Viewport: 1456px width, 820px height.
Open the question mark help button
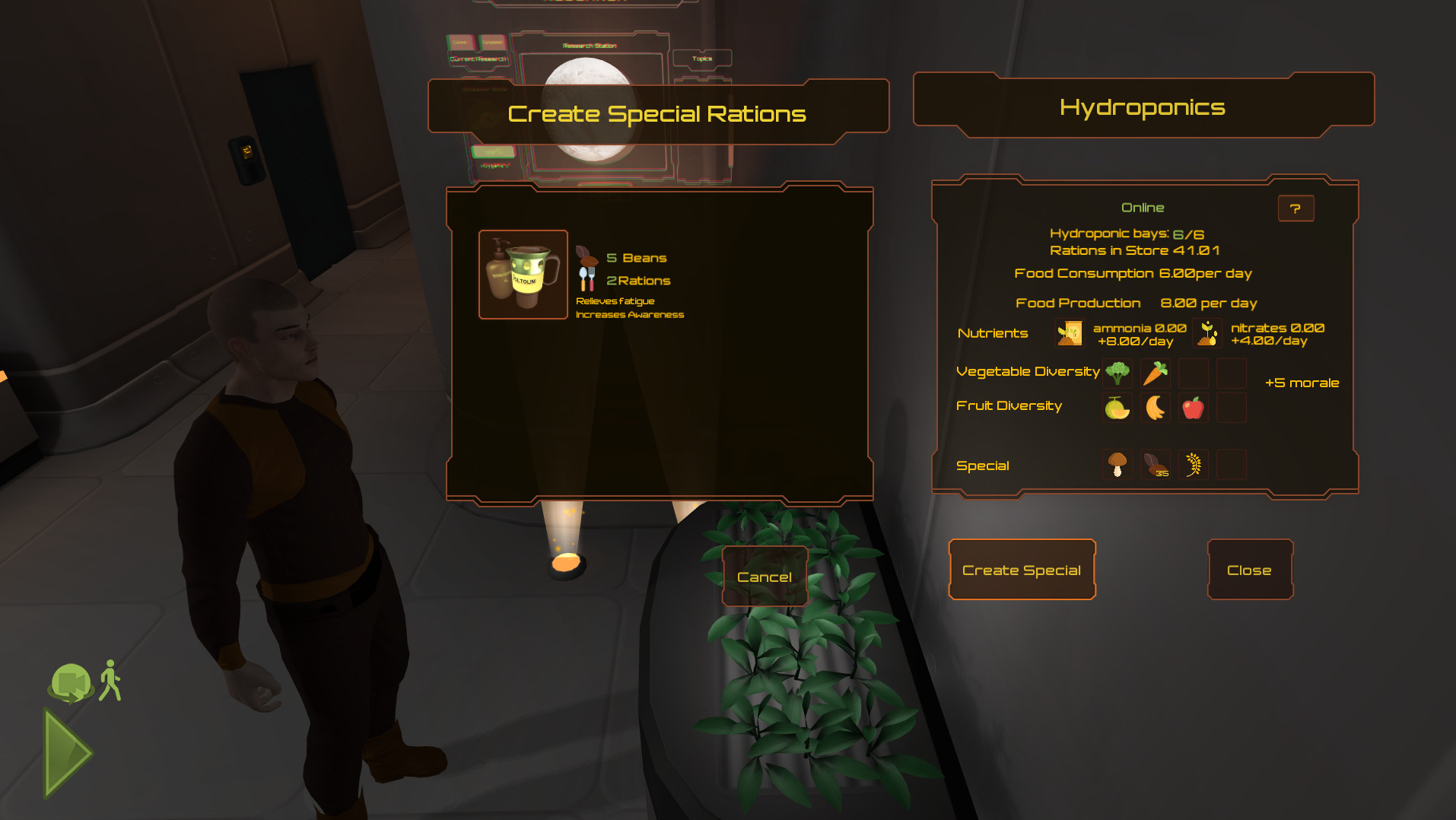click(x=1295, y=208)
